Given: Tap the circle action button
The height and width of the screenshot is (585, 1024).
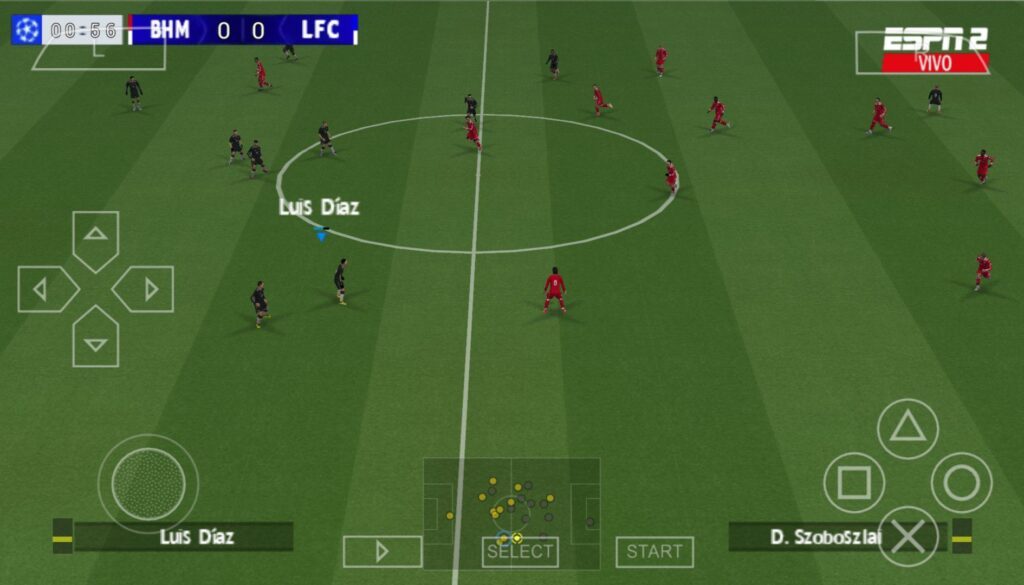Looking at the screenshot, I should pos(961,483).
